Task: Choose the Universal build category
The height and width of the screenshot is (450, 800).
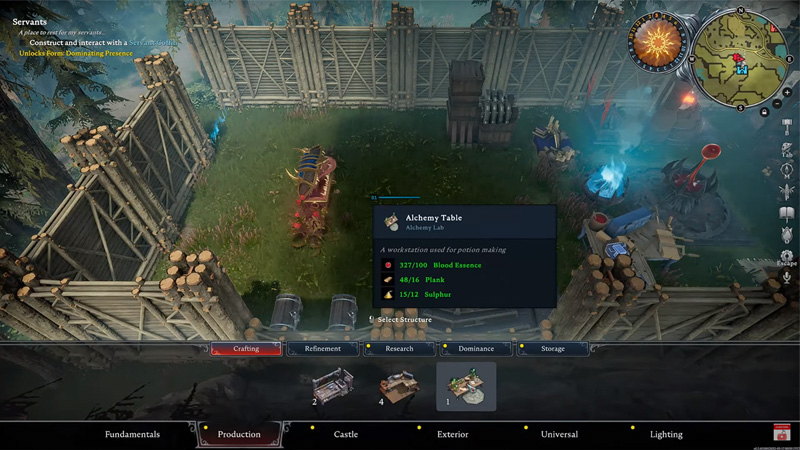Action: [559, 434]
